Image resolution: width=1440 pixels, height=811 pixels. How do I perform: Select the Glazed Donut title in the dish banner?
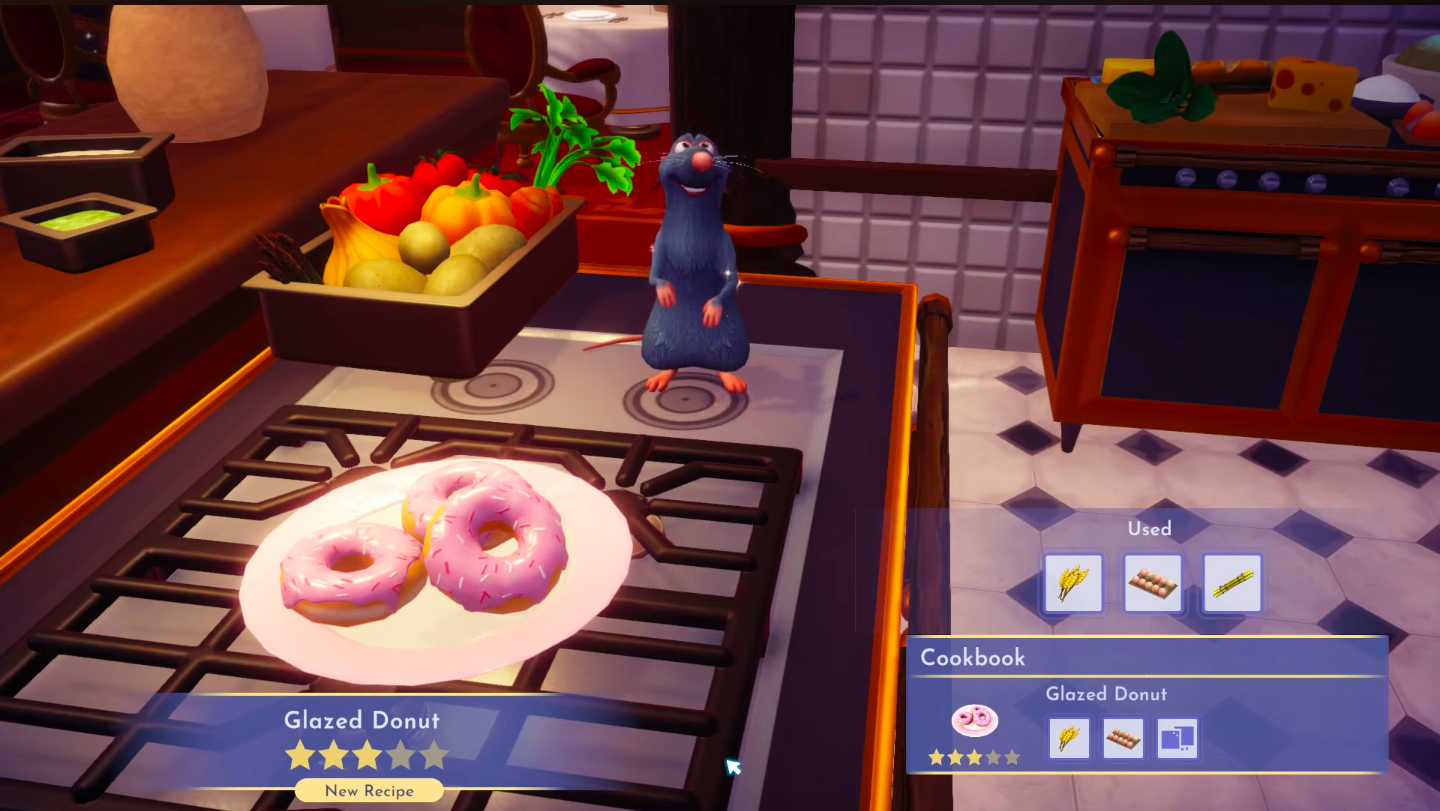click(362, 720)
